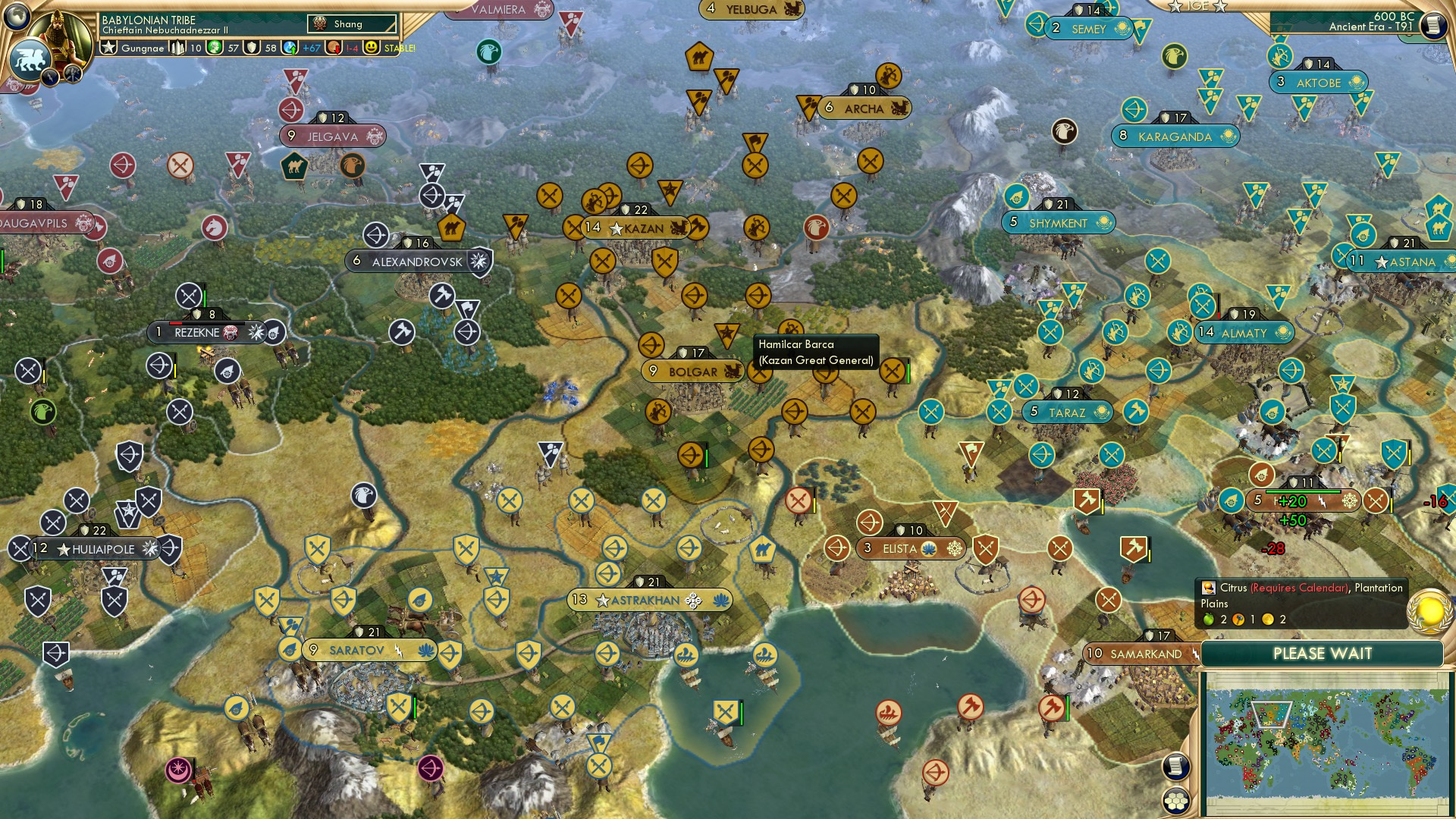Viewport: 1456px width, 819px height.
Task: Click the IGE label at the top
Action: tap(1199, 6)
